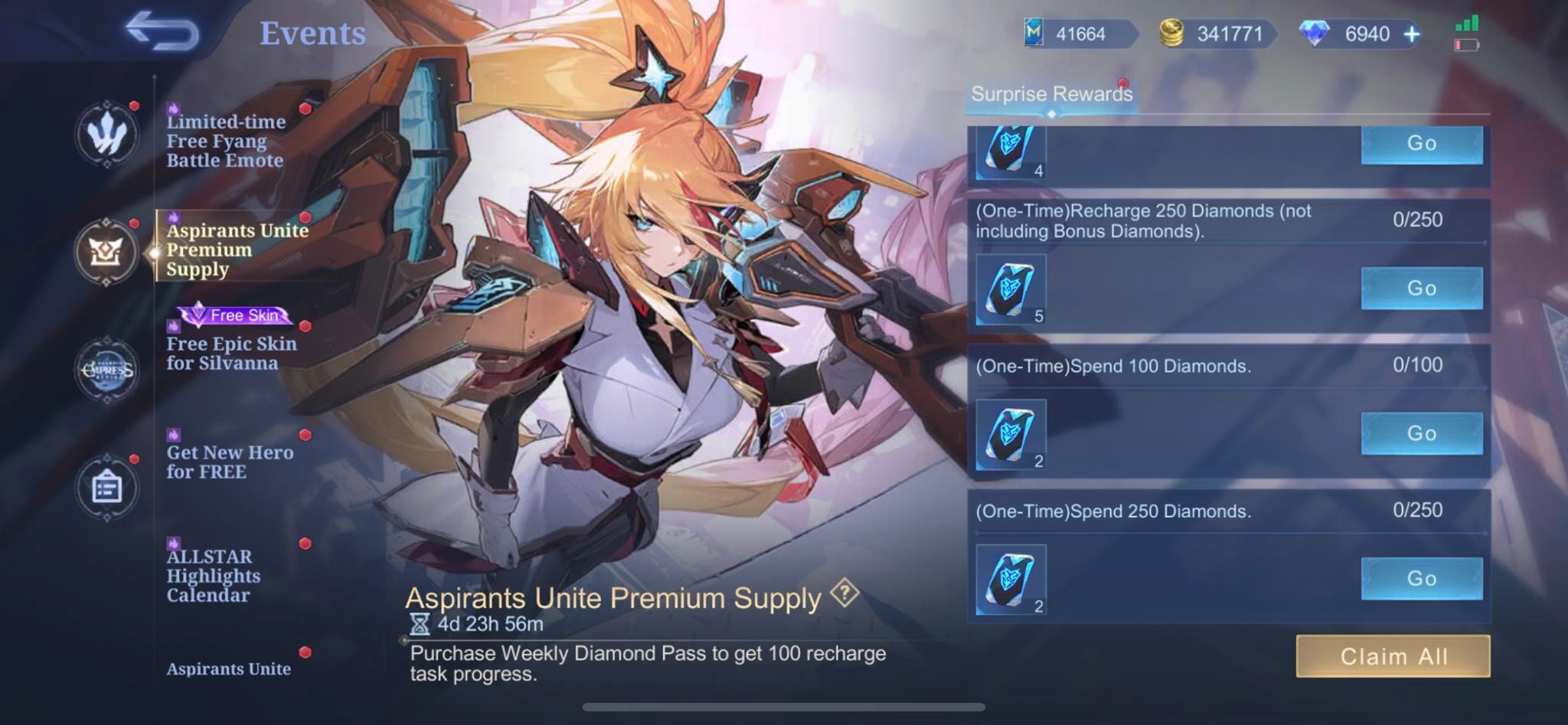1568x725 pixels.
Task: Tap the M ticket currency icon
Action: [x=1036, y=34]
